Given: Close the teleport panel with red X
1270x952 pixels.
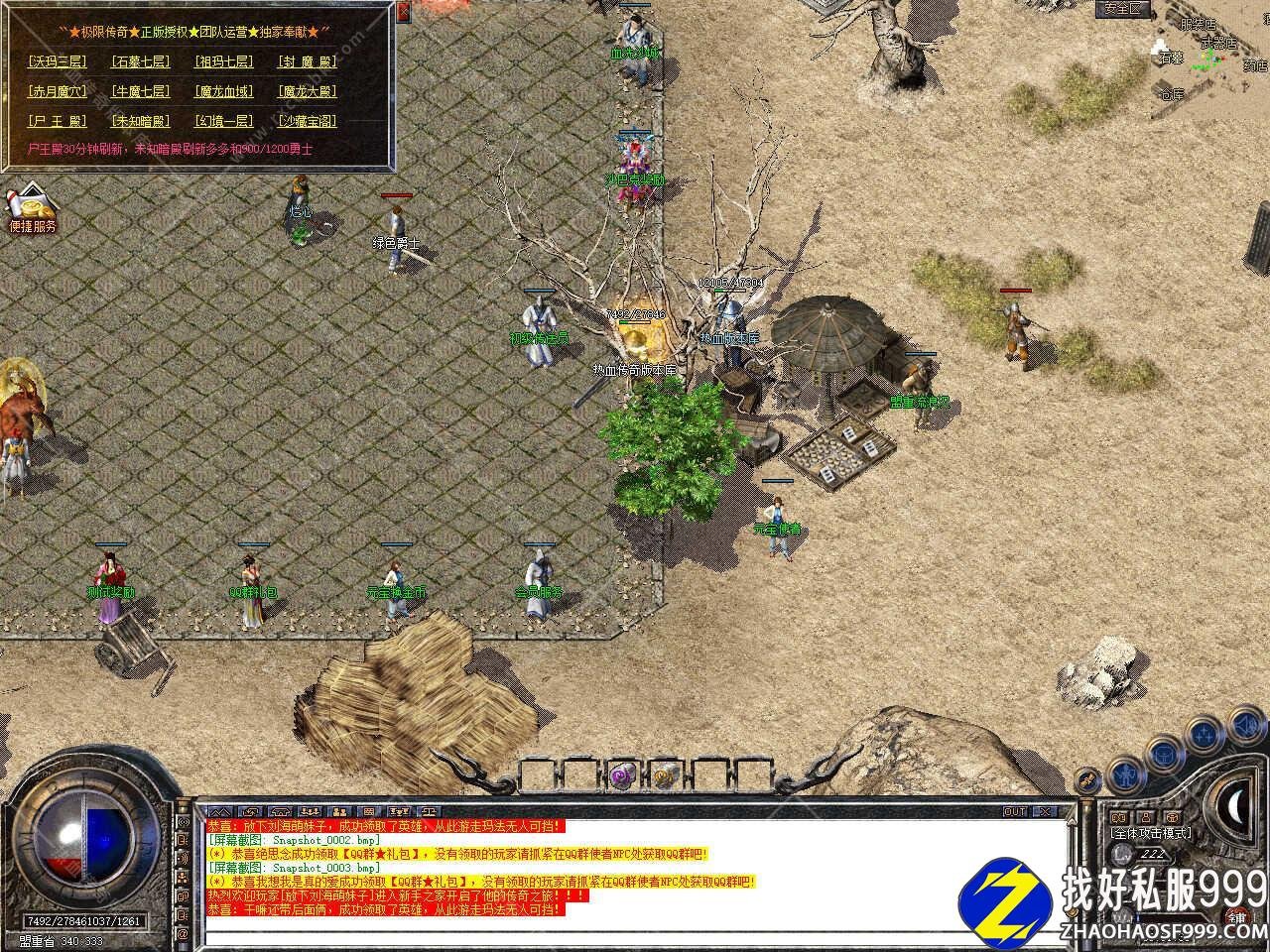Looking at the screenshot, I should tap(403, 12).
